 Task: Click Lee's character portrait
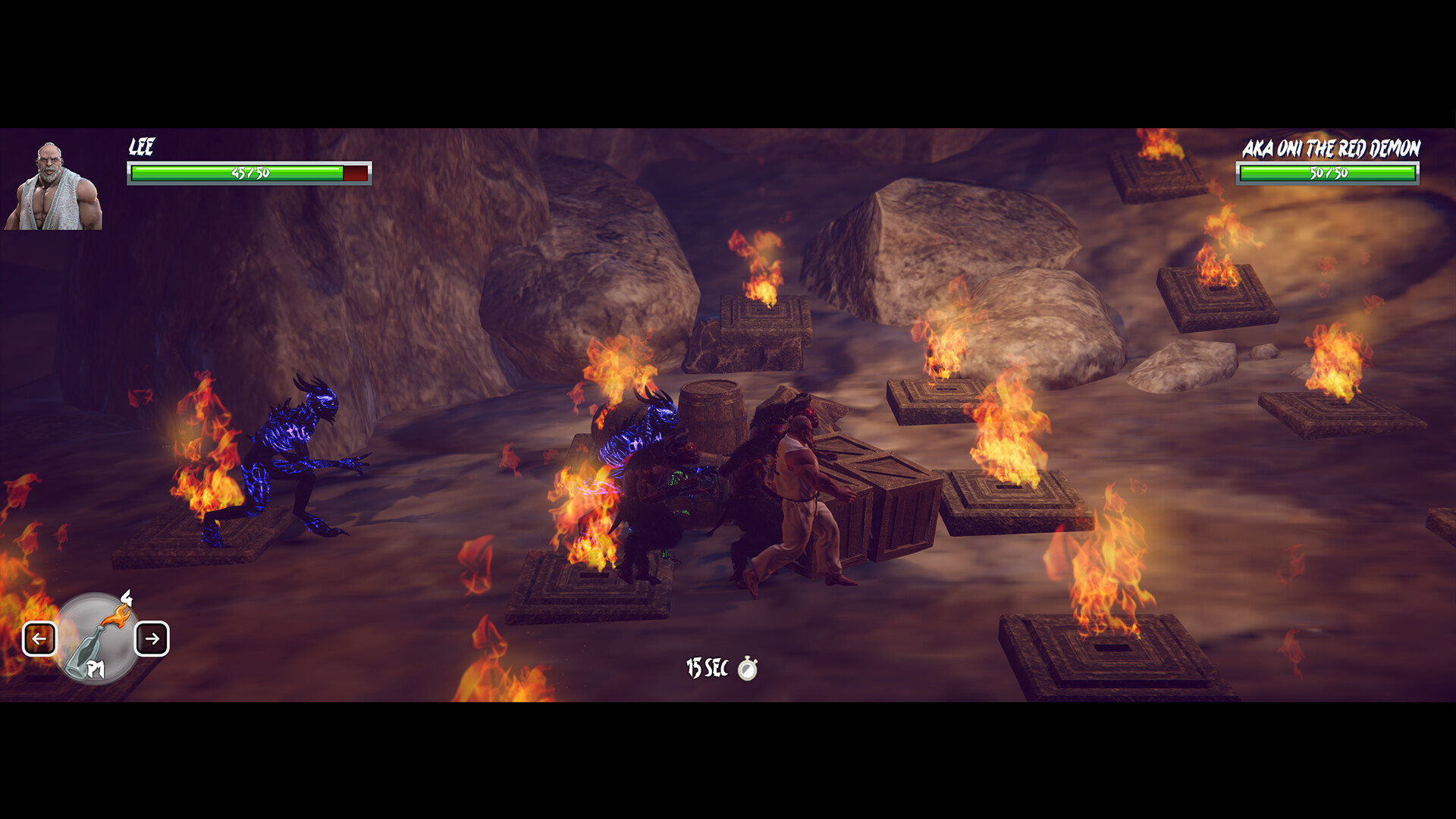53,186
